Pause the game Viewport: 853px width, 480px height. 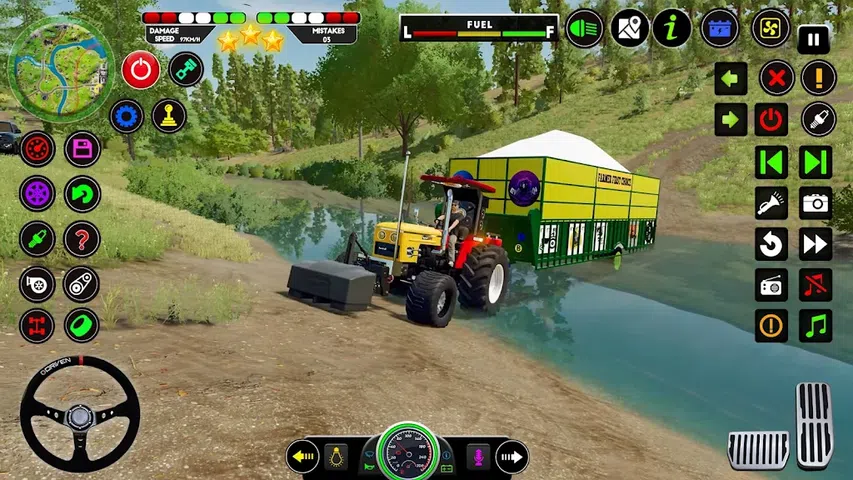814,40
